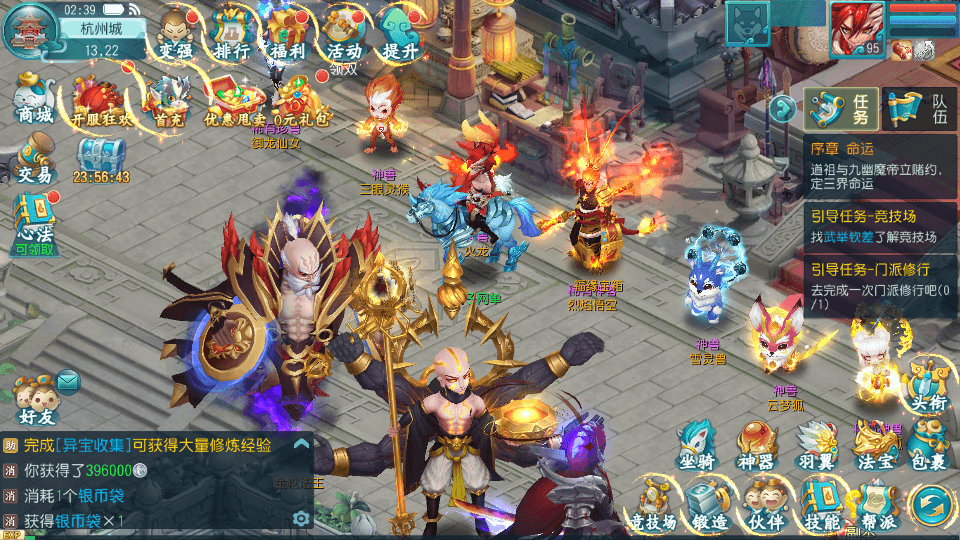Open the 技能 skills menu
Viewport: 960px width, 540px height.
(x=820, y=505)
